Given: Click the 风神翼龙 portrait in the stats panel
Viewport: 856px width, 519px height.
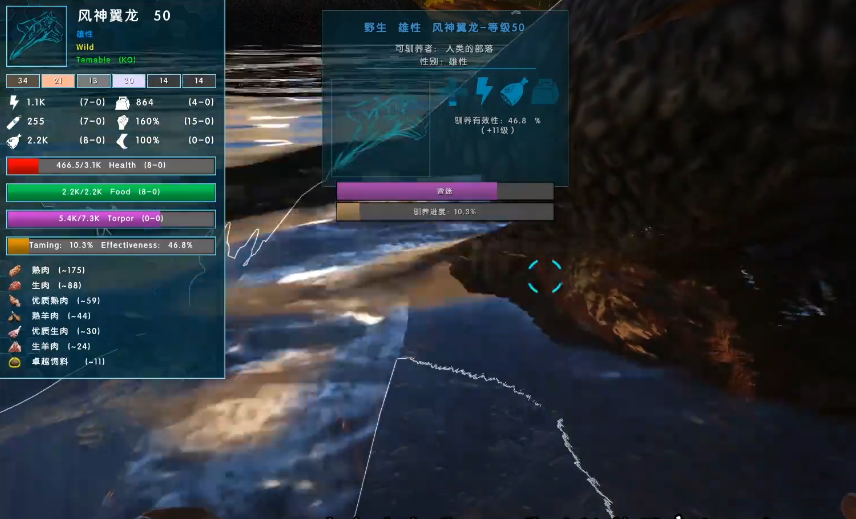Looking at the screenshot, I should 37,37.
